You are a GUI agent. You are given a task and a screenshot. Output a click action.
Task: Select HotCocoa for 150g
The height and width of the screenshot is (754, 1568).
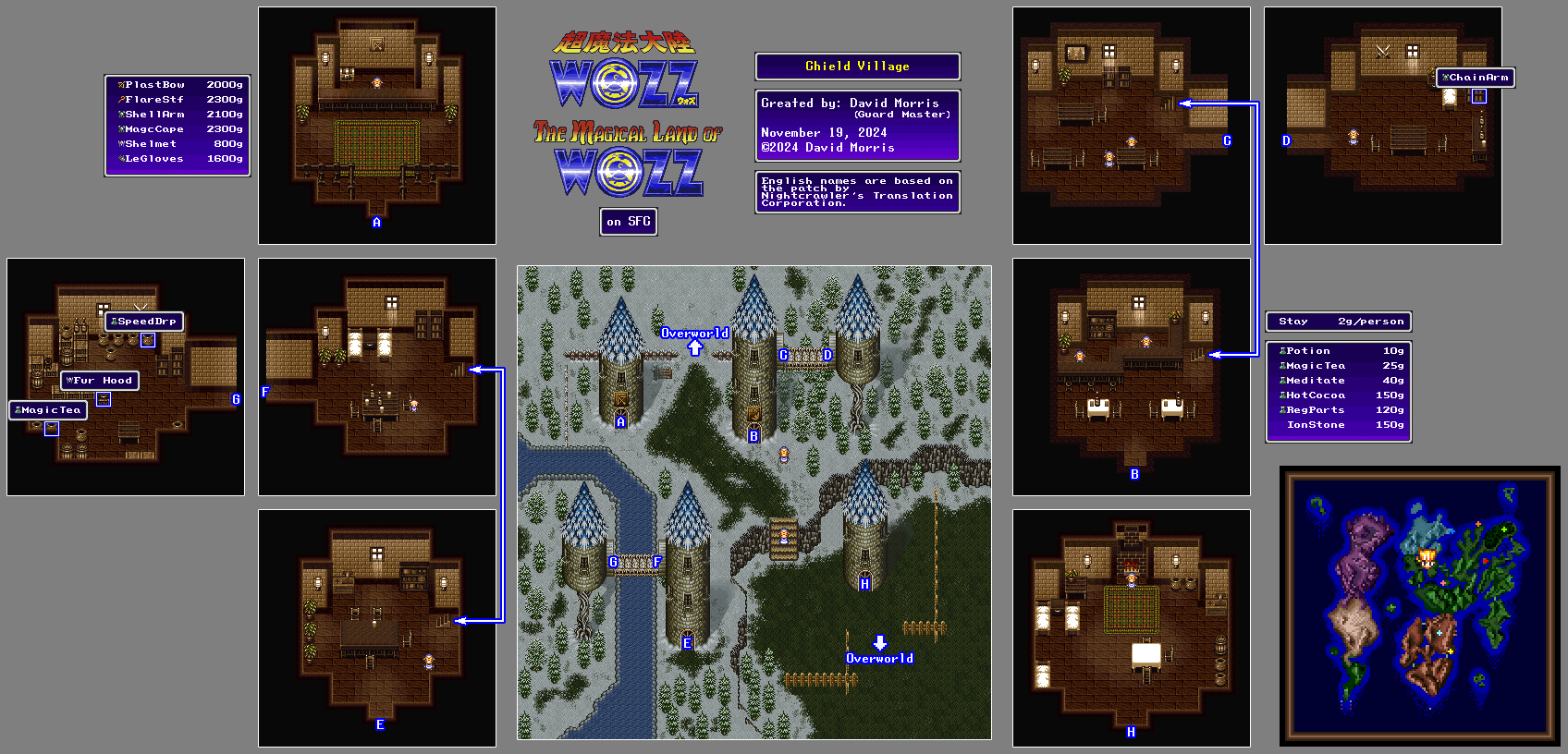tap(1338, 395)
